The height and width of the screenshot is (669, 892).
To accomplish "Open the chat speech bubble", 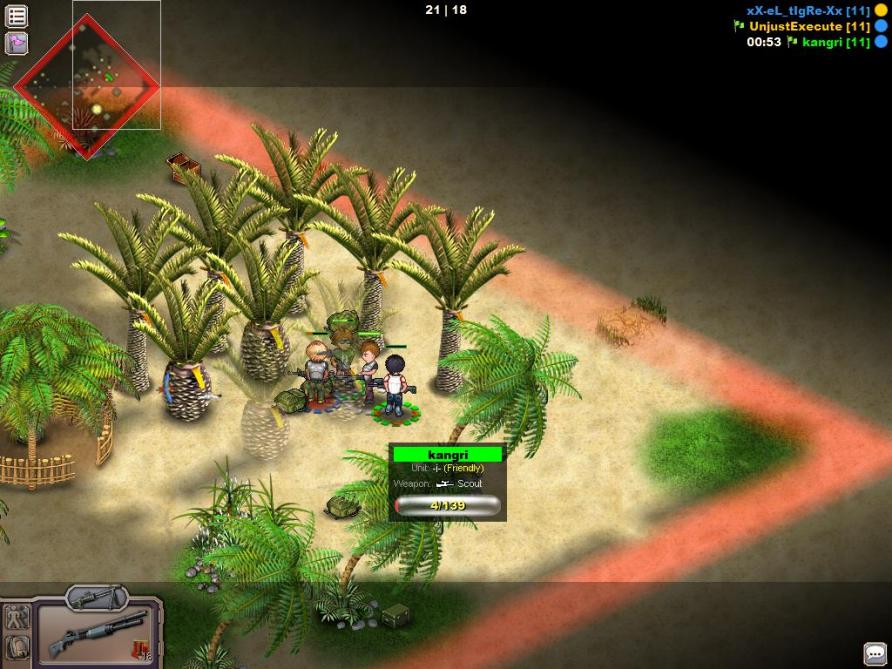I will (874, 652).
